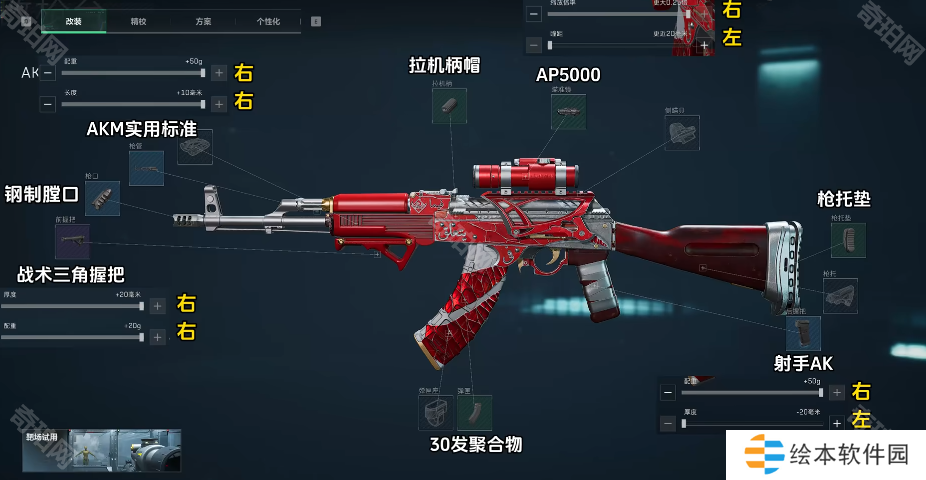Switch to the 改装 tab
The height and width of the screenshot is (480, 926).
(73, 21)
